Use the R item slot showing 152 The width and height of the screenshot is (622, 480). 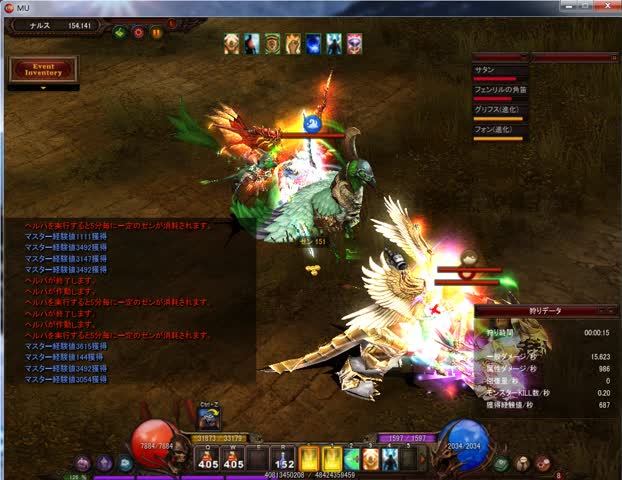click(285, 459)
